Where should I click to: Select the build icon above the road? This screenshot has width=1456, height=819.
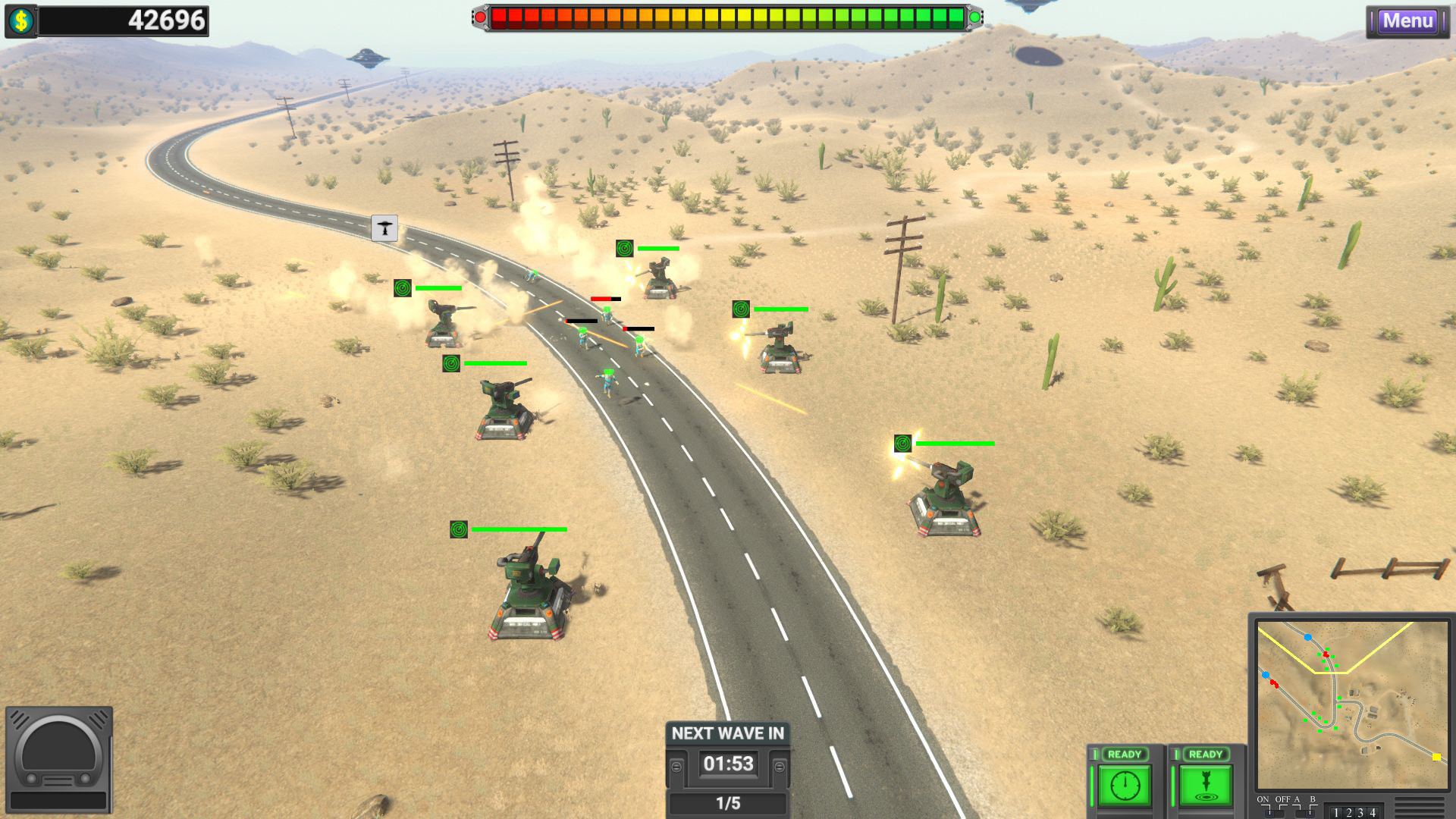click(386, 229)
